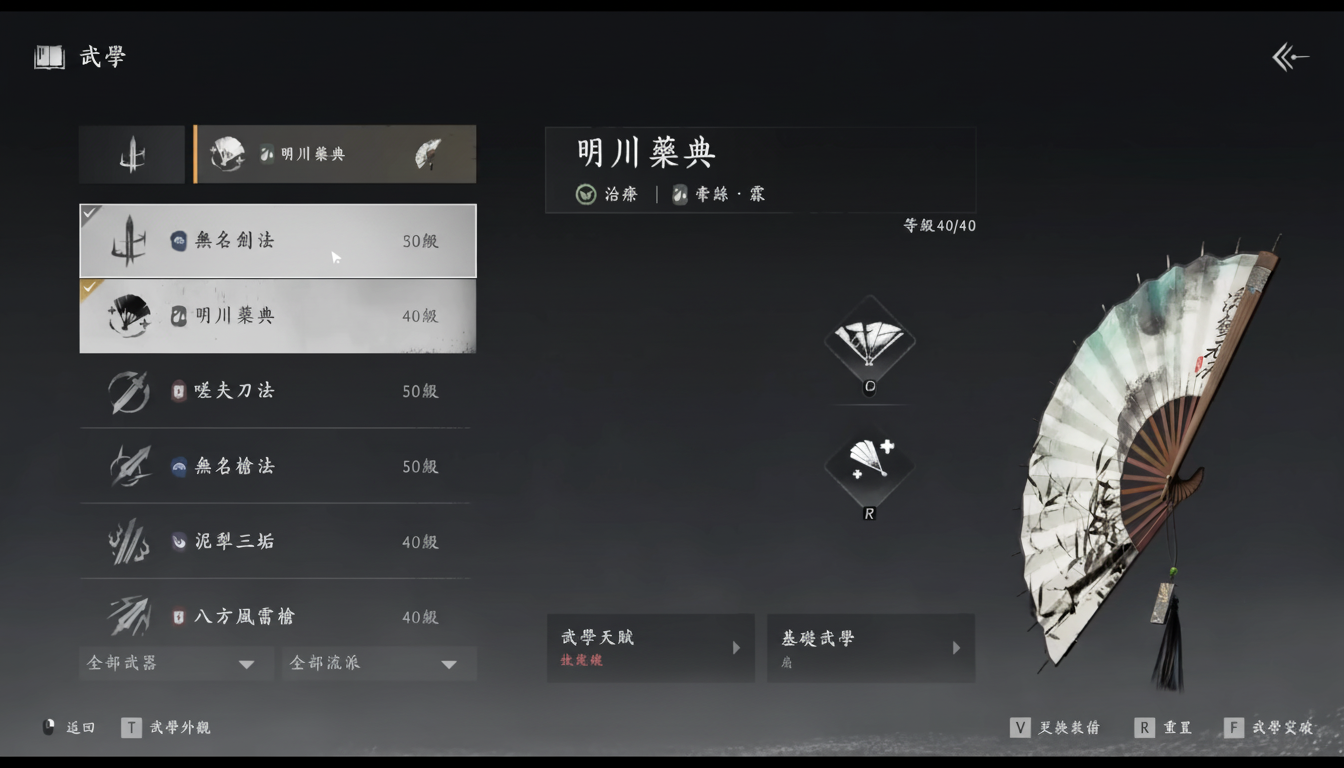This screenshot has height=768, width=1344.
Task: Click the blade icon beside 嗟夫刀法
Action: 130,391
